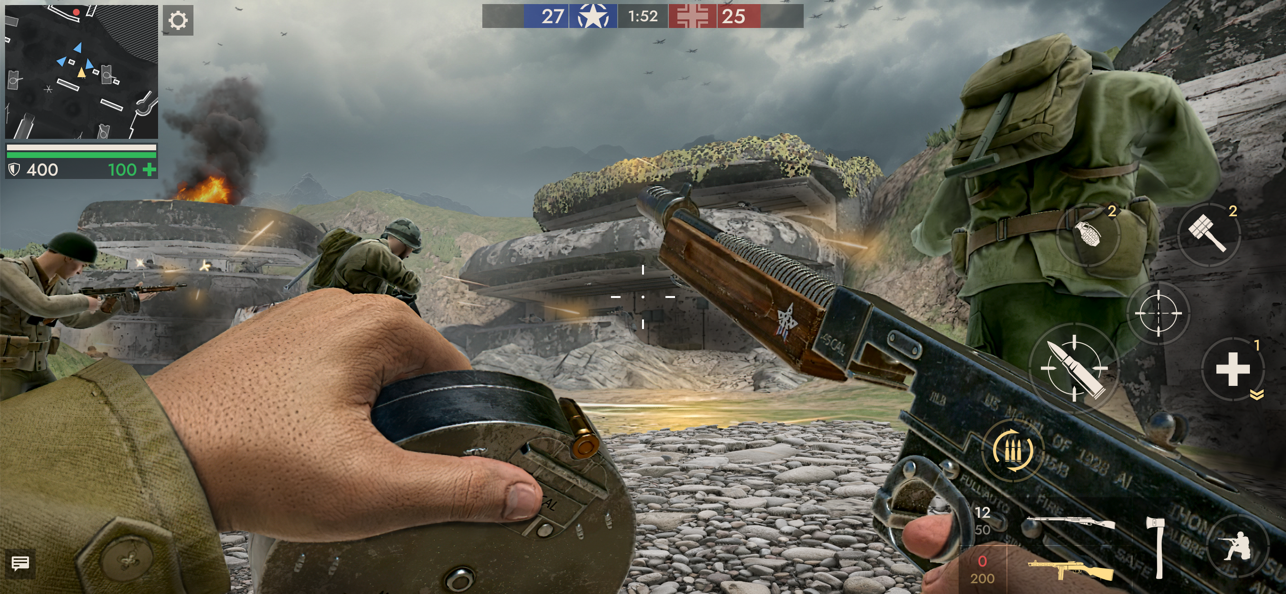Reload the weapon with the ammo icon
Screen dimensions: 1286x594
pos(1012,450)
